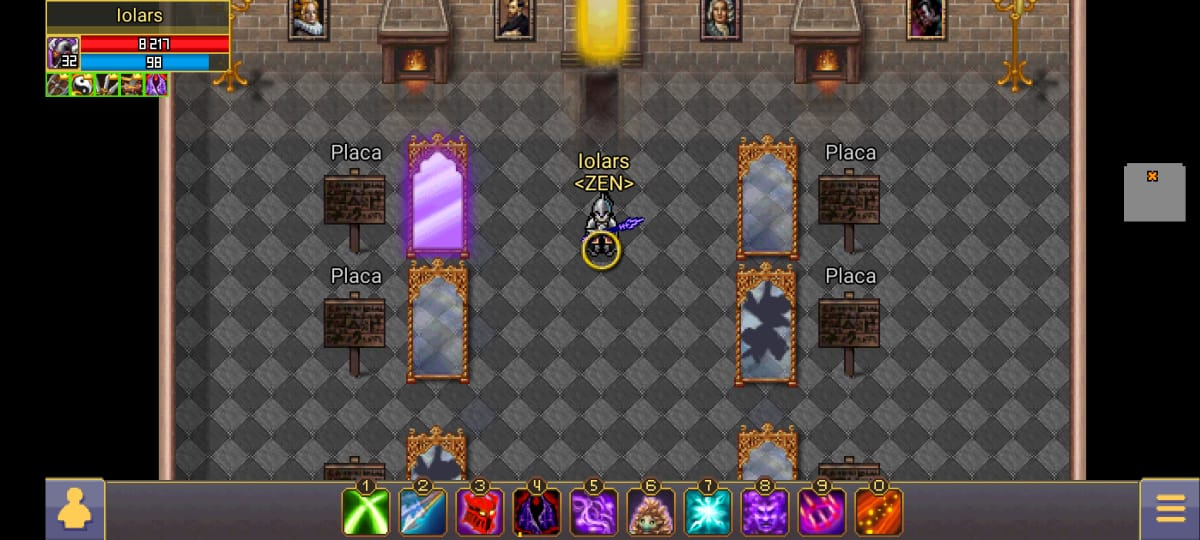Activate the green crossed-slash skill in slot 1
The height and width of the screenshot is (540, 1200).
(366, 512)
